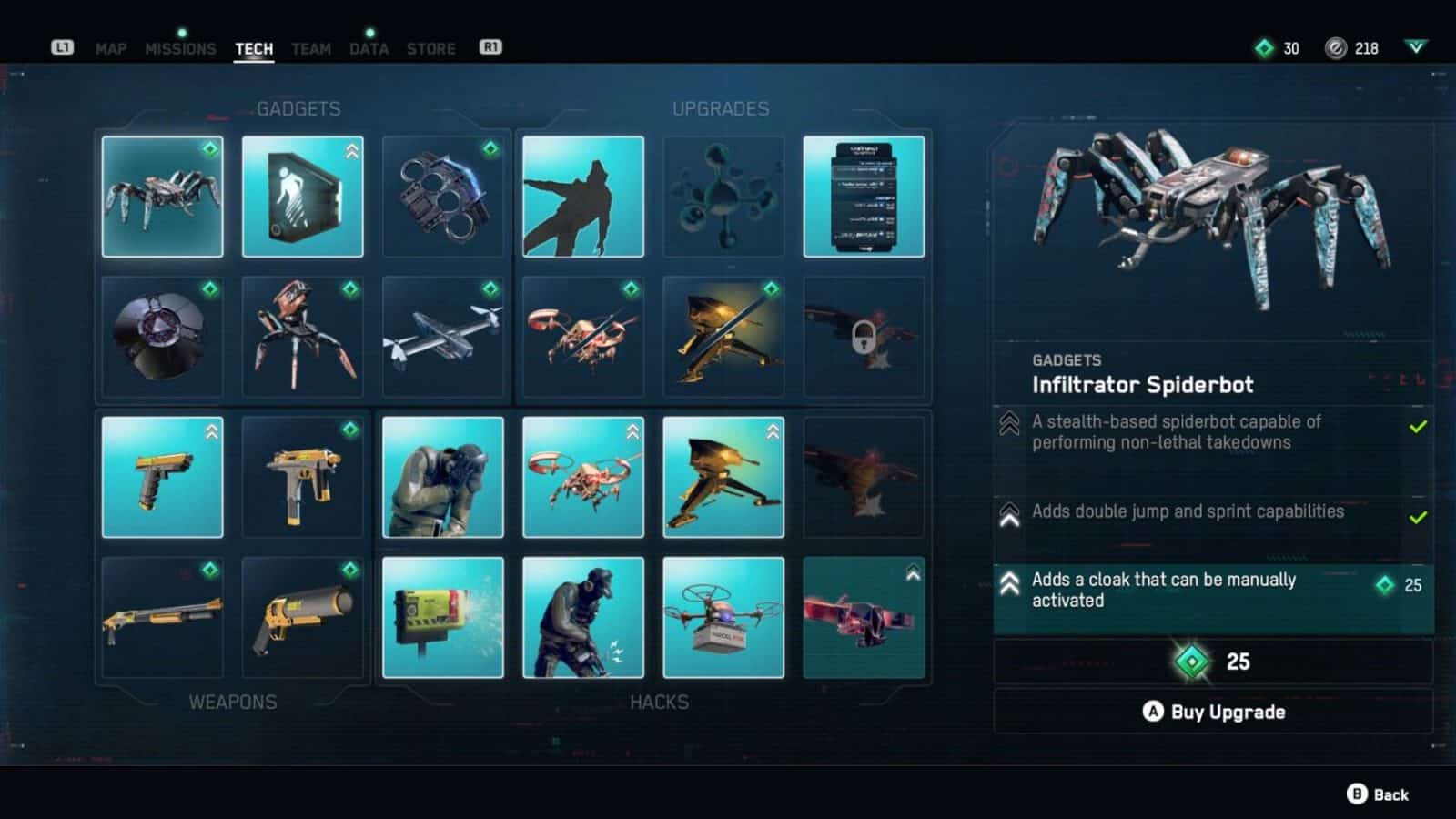Select the golden pistol weapon tile
1456x819 pixels.
coord(162,477)
